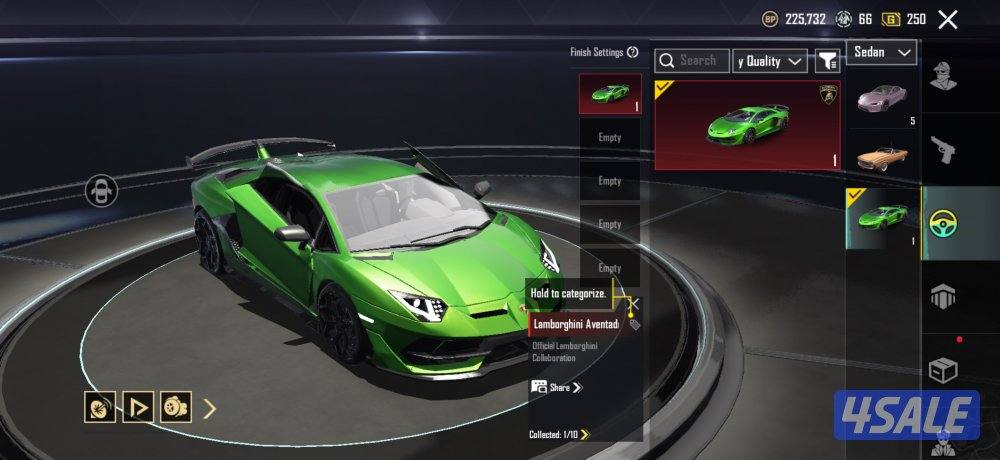
Task: Open the filter options button
Action: click(827, 61)
